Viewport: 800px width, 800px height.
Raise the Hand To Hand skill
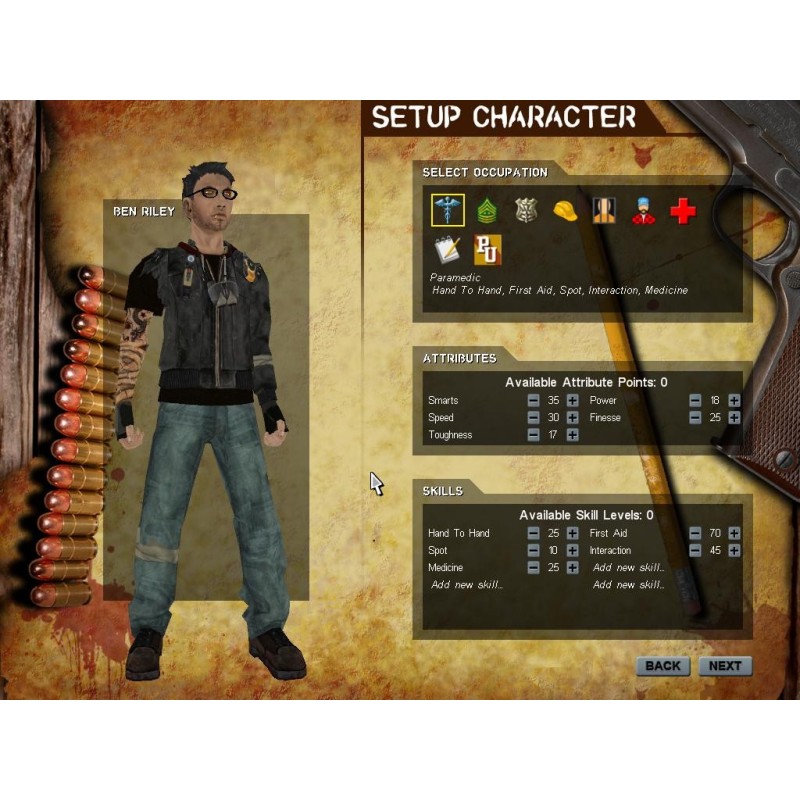coord(572,534)
